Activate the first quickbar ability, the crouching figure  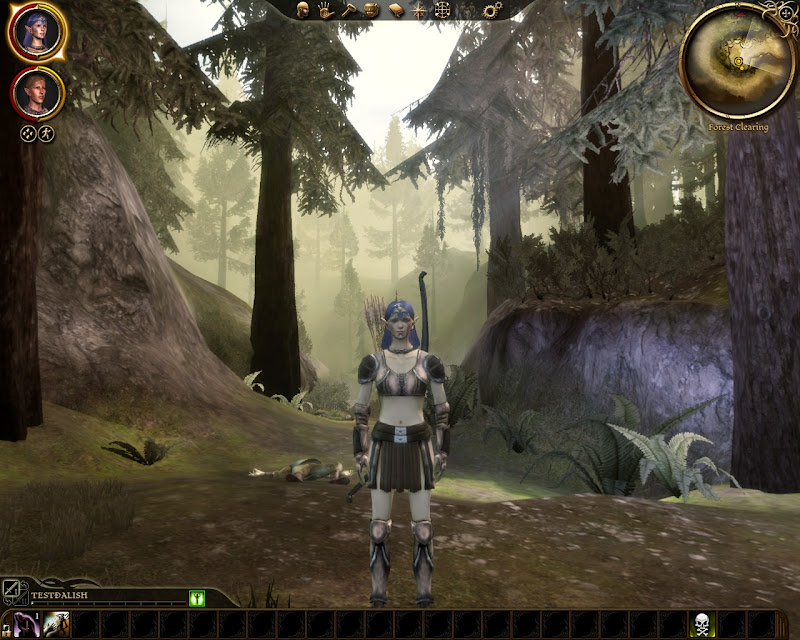click(x=24, y=625)
